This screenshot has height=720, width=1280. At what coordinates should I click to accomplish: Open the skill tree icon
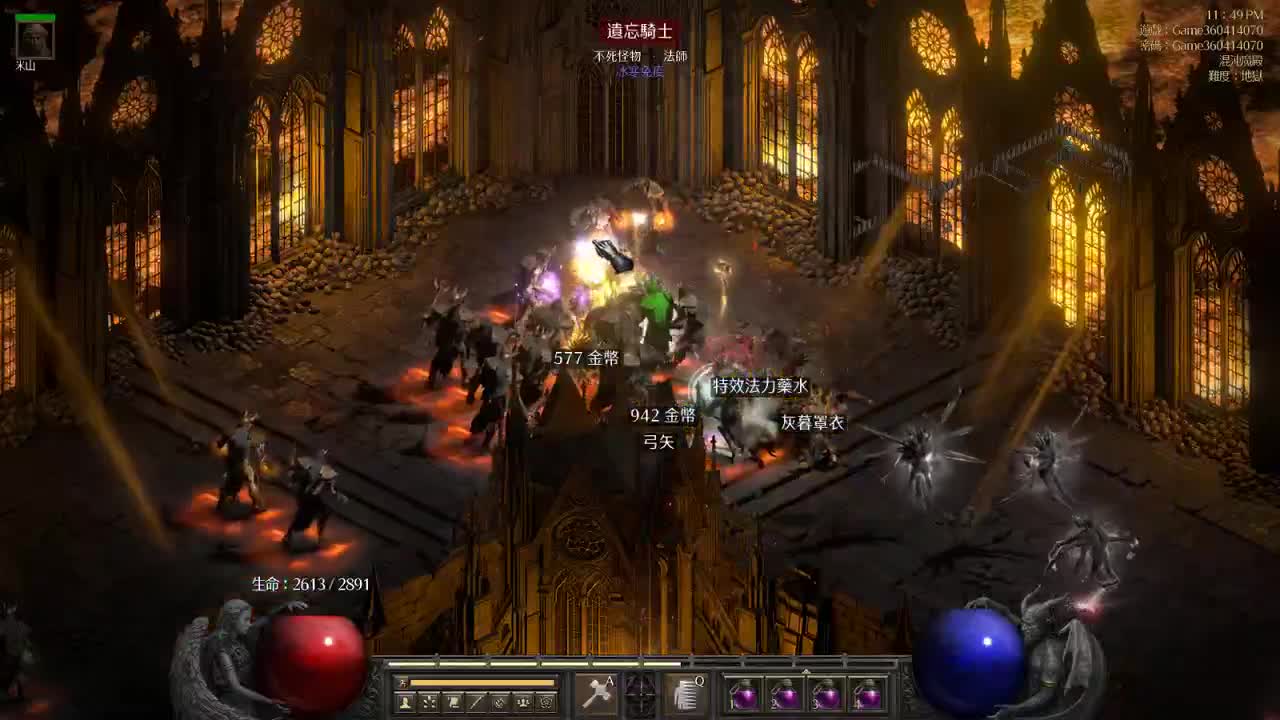coord(426,701)
